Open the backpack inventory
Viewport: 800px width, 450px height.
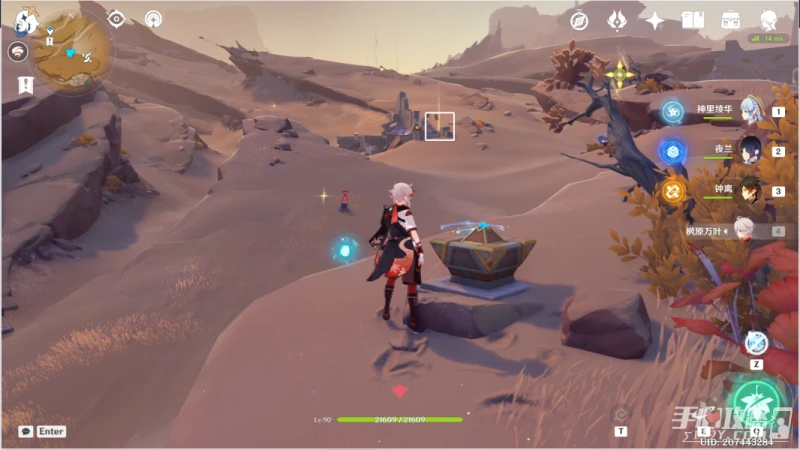coord(730,20)
